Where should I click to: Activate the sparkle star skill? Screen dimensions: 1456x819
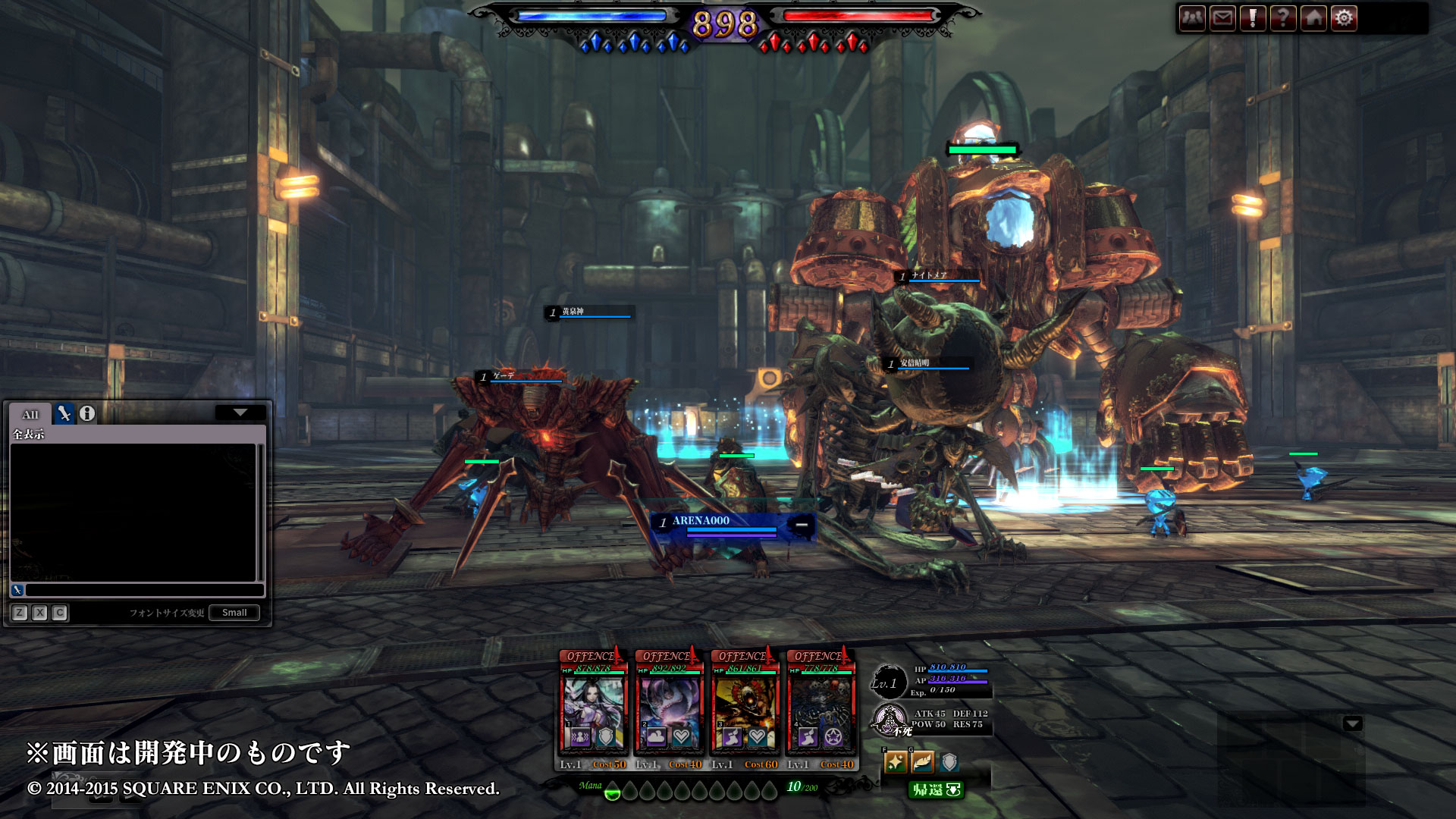pyautogui.click(x=896, y=762)
